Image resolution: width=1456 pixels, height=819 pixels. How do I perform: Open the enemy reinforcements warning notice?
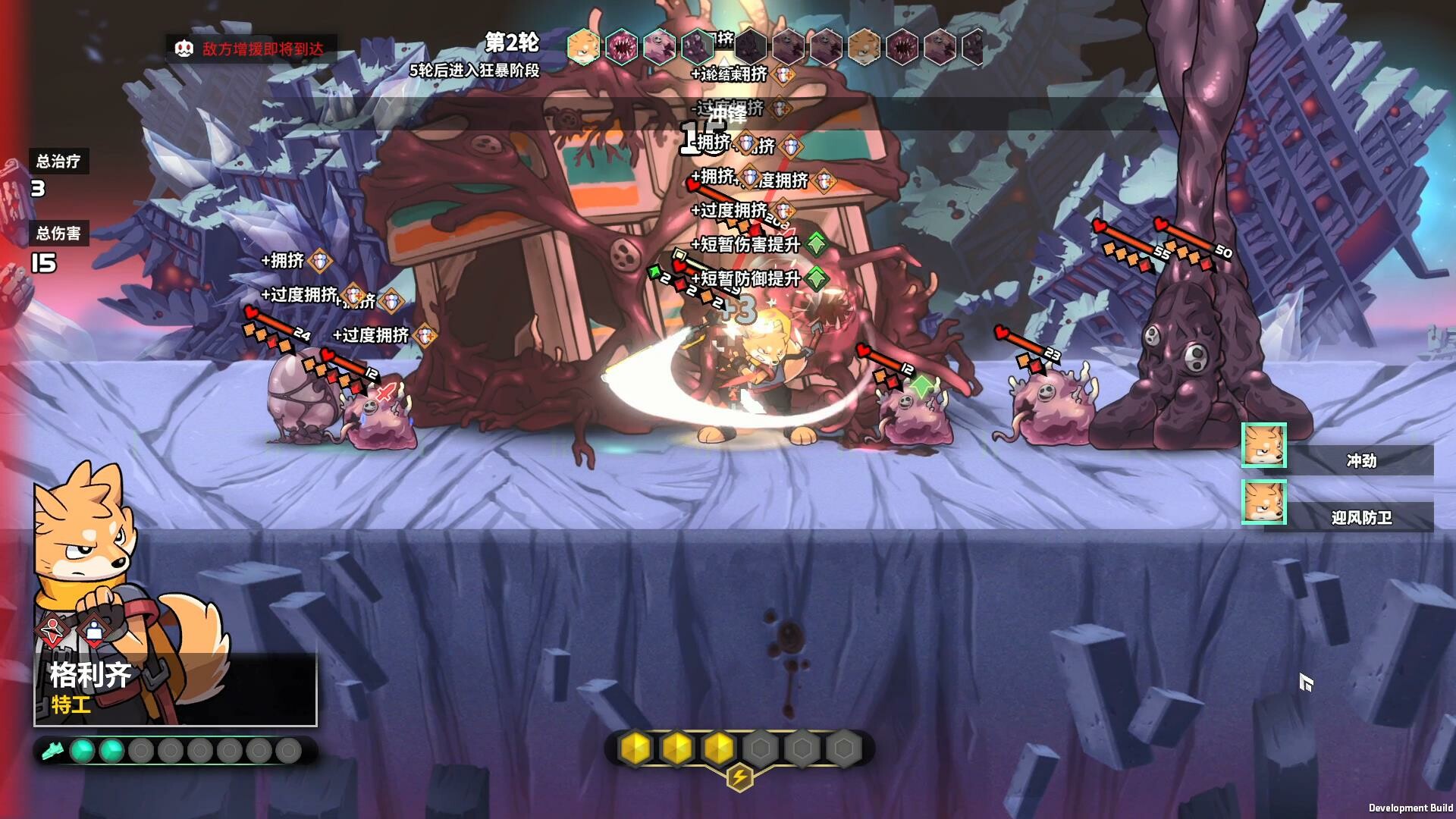(x=252, y=49)
